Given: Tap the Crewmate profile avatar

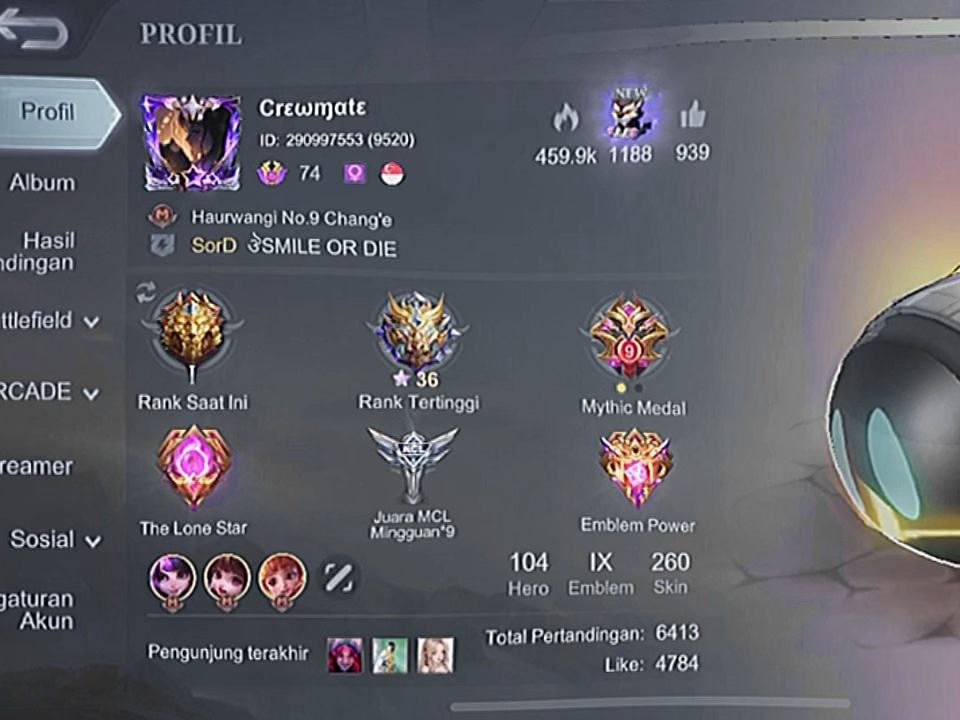Looking at the screenshot, I should click(x=191, y=143).
